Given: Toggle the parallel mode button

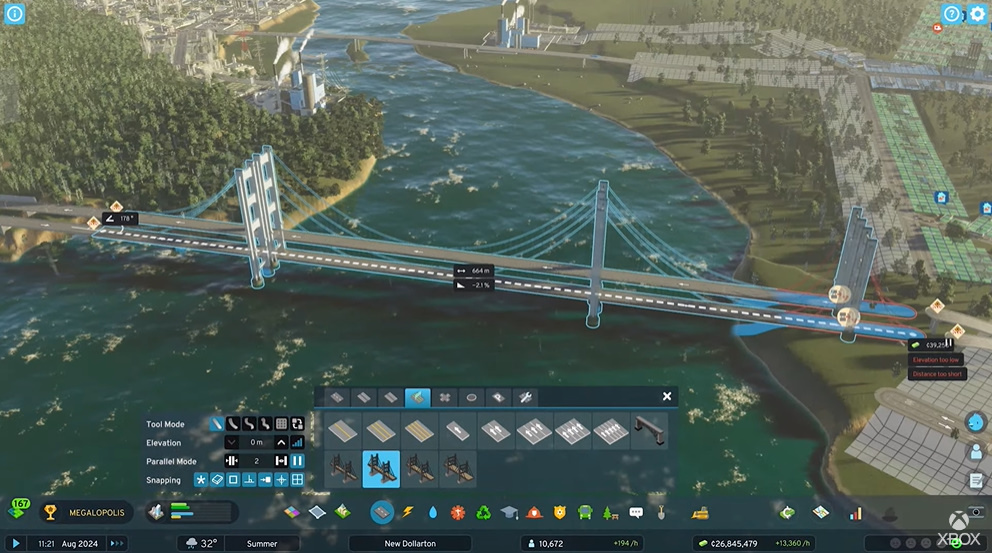Looking at the screenshot, I should (297, 461).
